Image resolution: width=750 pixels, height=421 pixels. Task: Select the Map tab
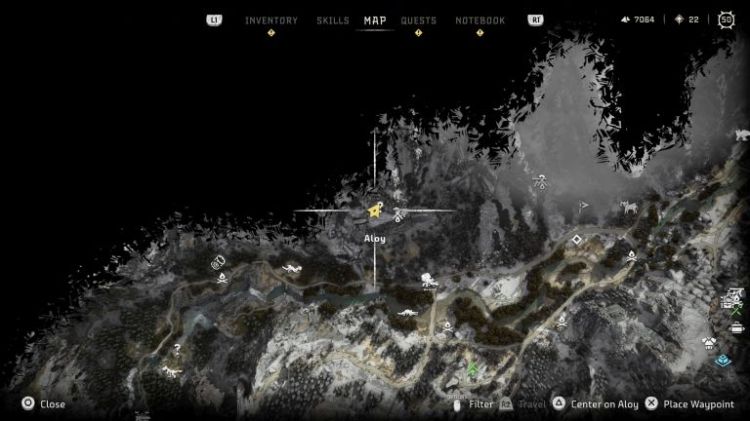375,20
